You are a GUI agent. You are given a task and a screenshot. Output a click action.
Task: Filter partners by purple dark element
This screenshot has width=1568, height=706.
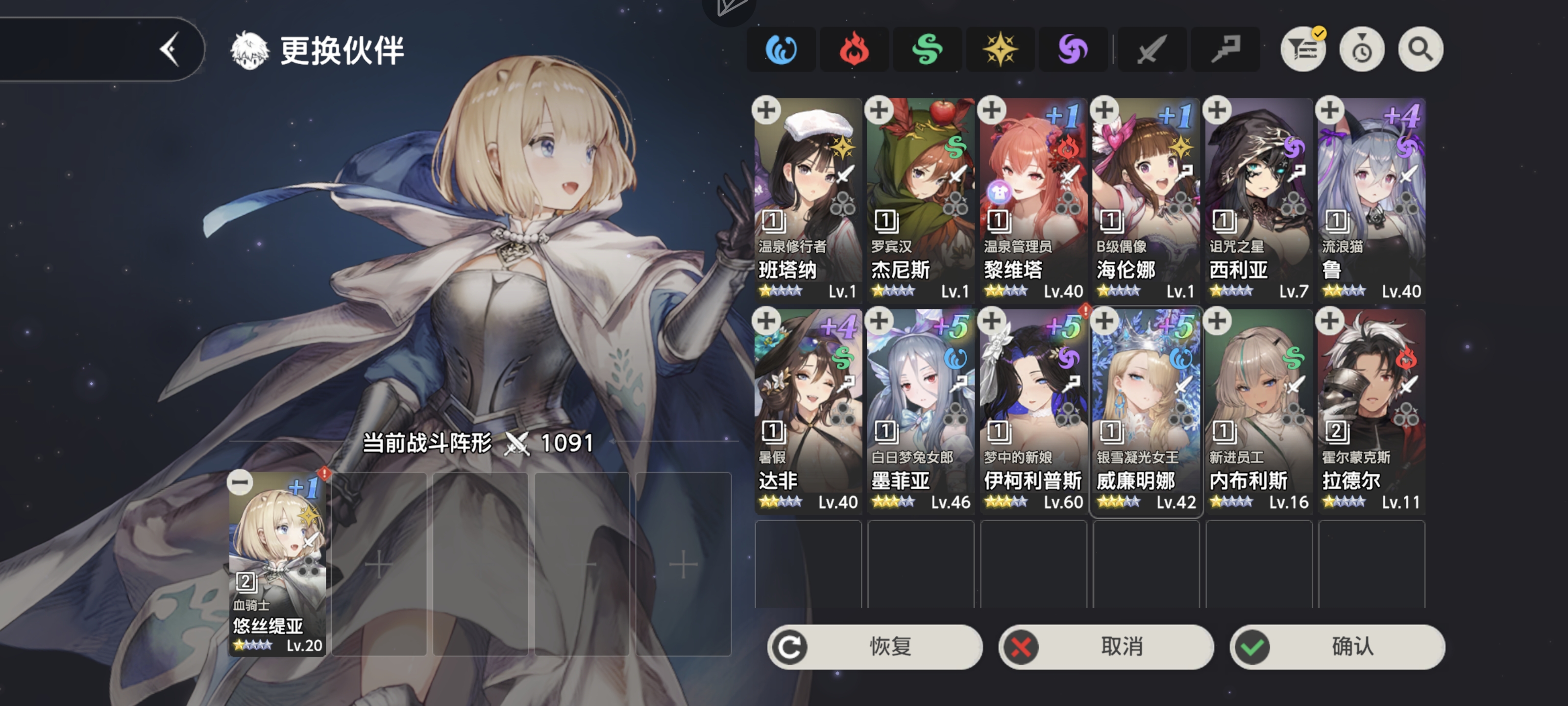coord(1073,50)
